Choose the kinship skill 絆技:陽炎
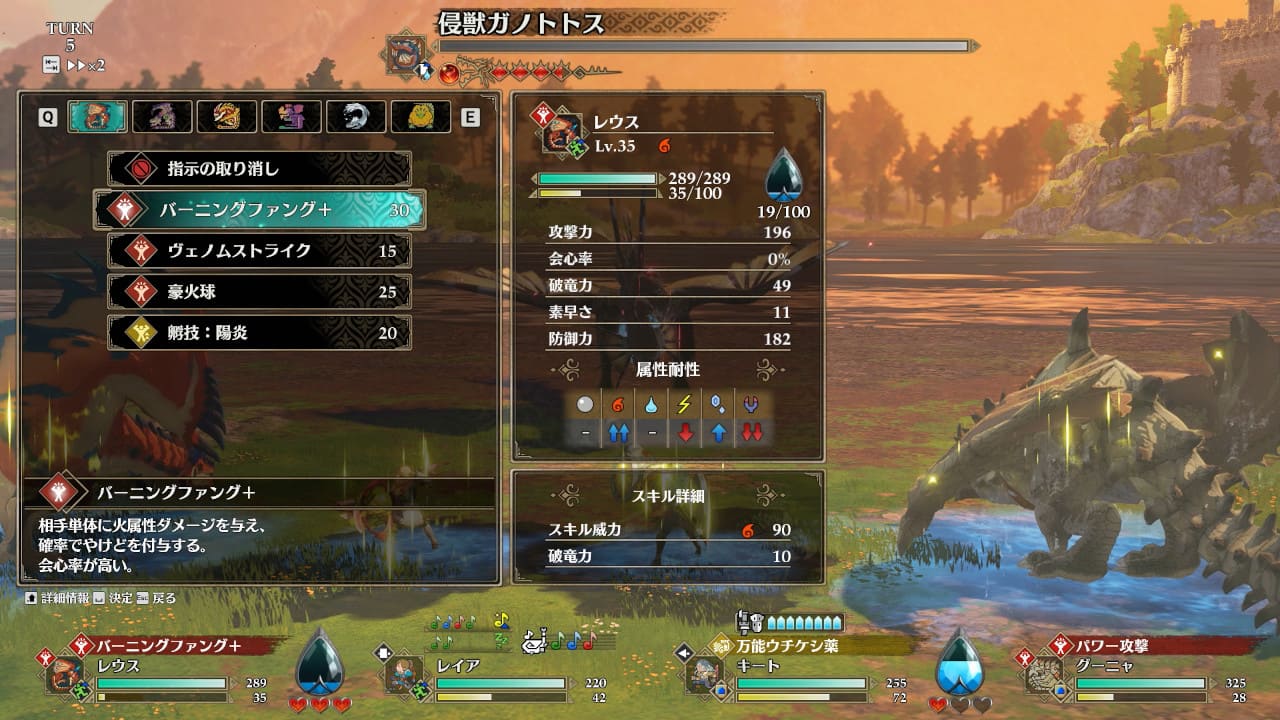Screen dimensions: 1280x720 click(260, 333)
